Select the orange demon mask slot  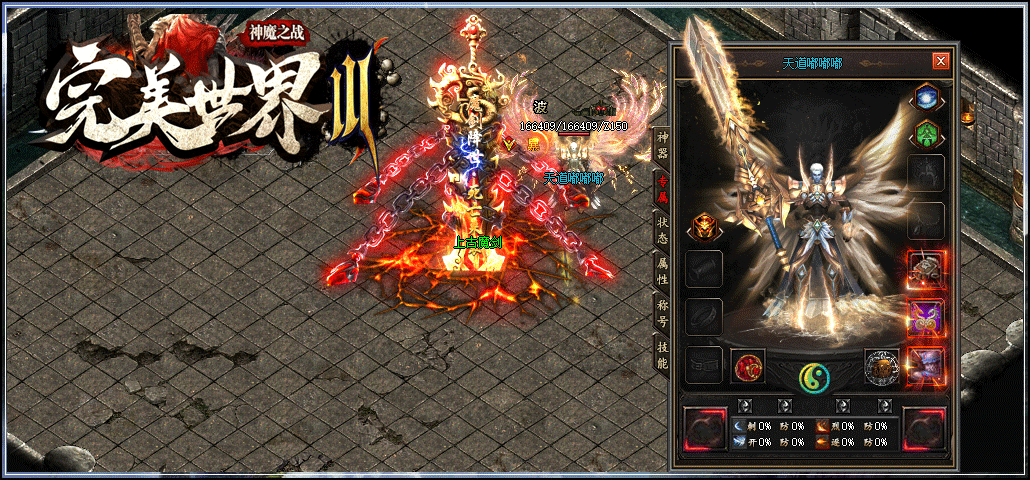(704, 228)
